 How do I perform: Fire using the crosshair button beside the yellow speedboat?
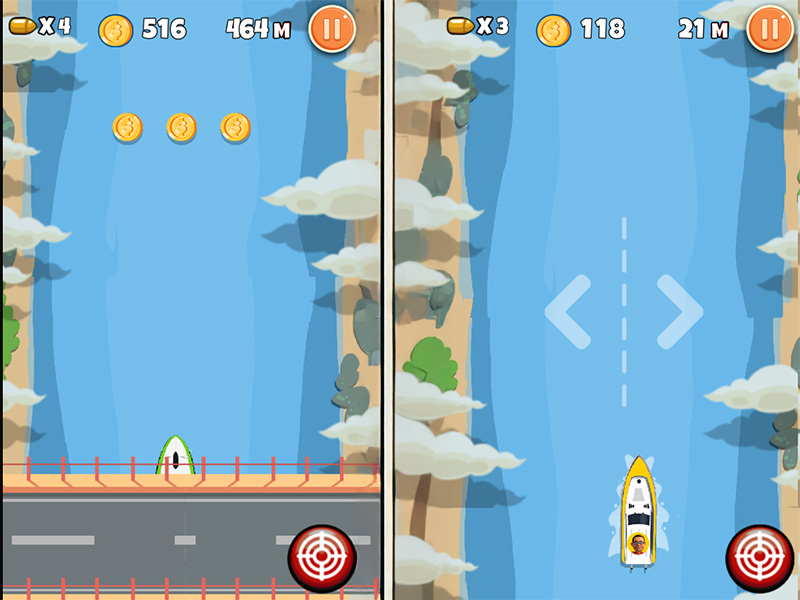[759, 558]
